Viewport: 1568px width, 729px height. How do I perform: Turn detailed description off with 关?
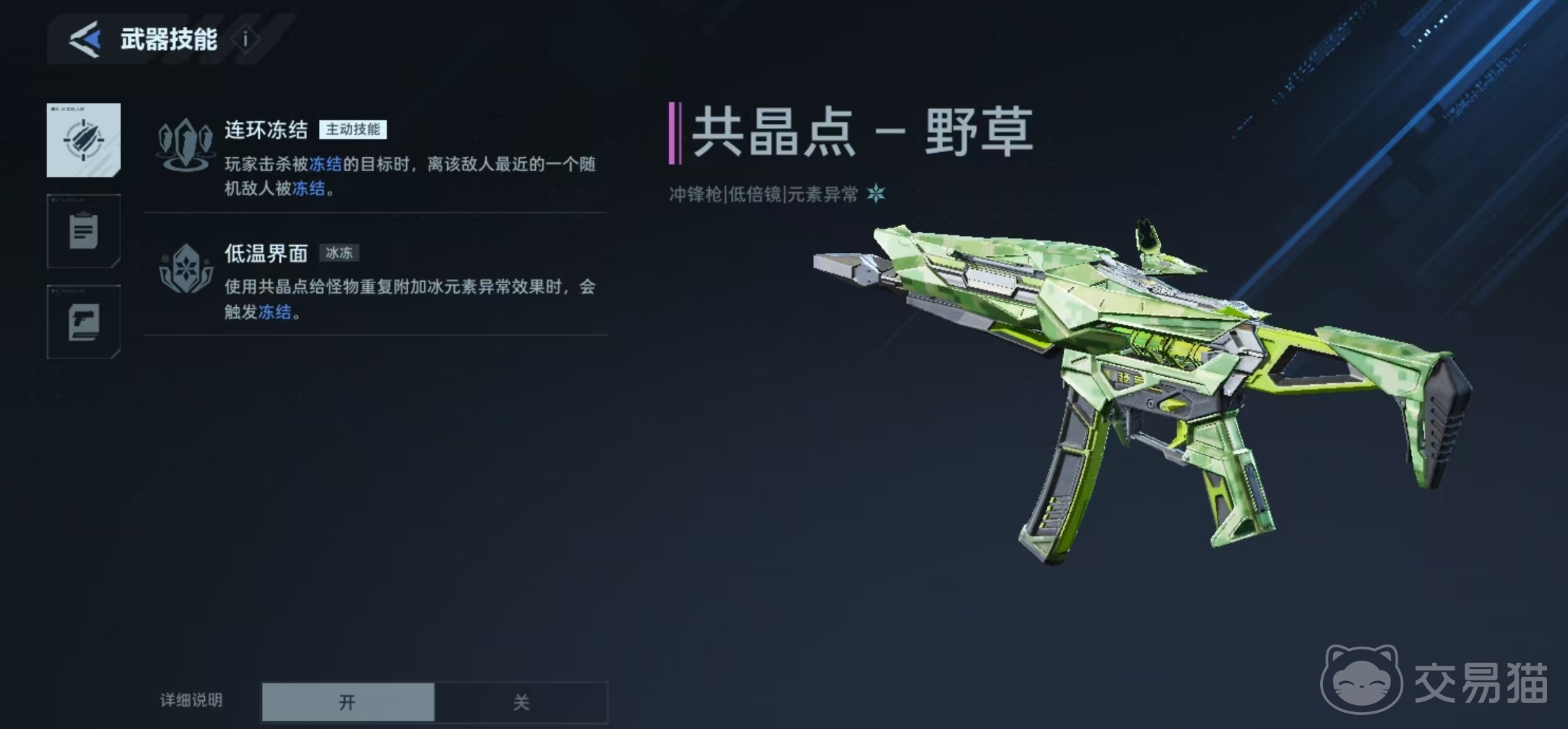point(521,702)
